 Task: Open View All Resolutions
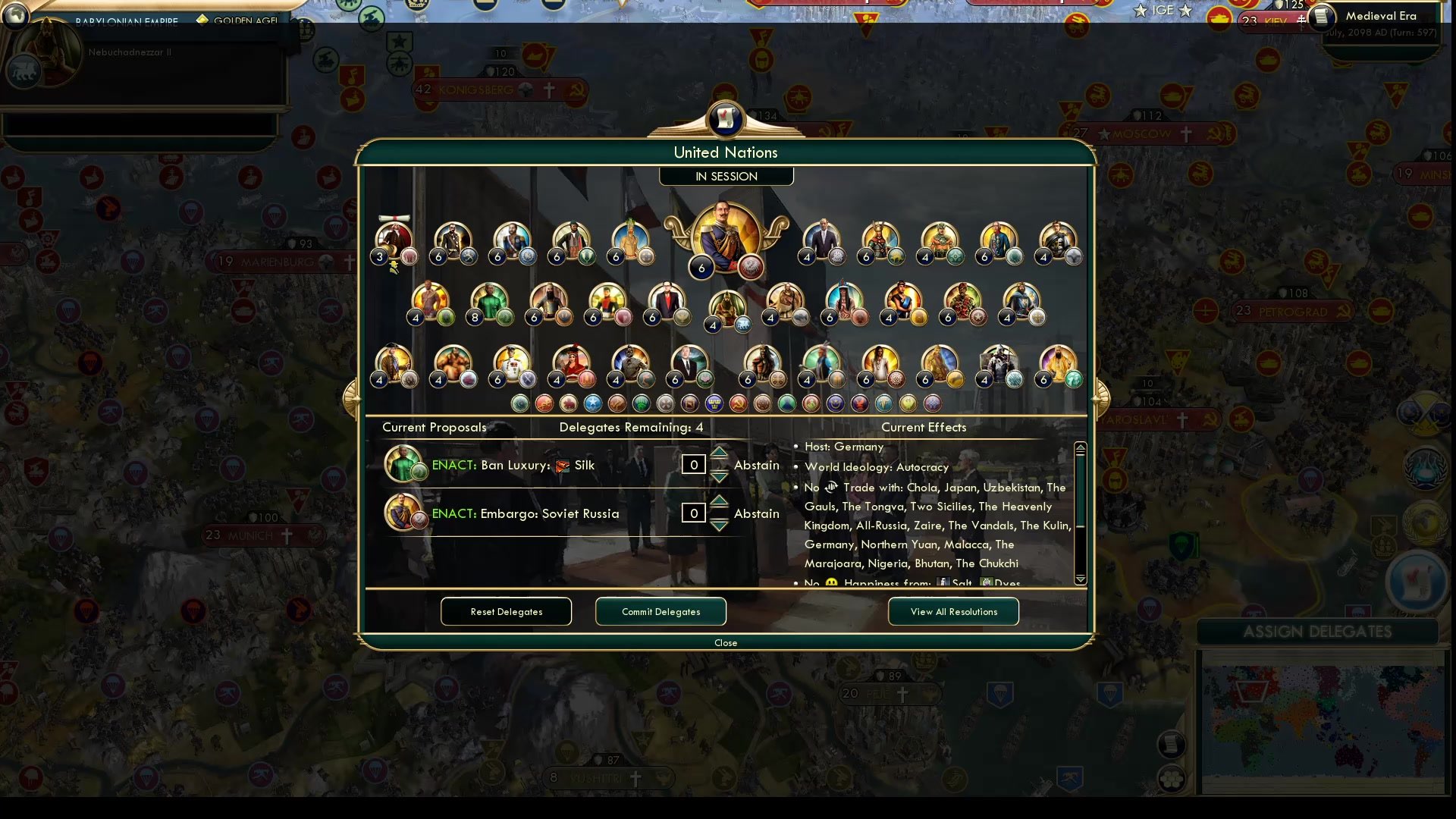(953, 611)
